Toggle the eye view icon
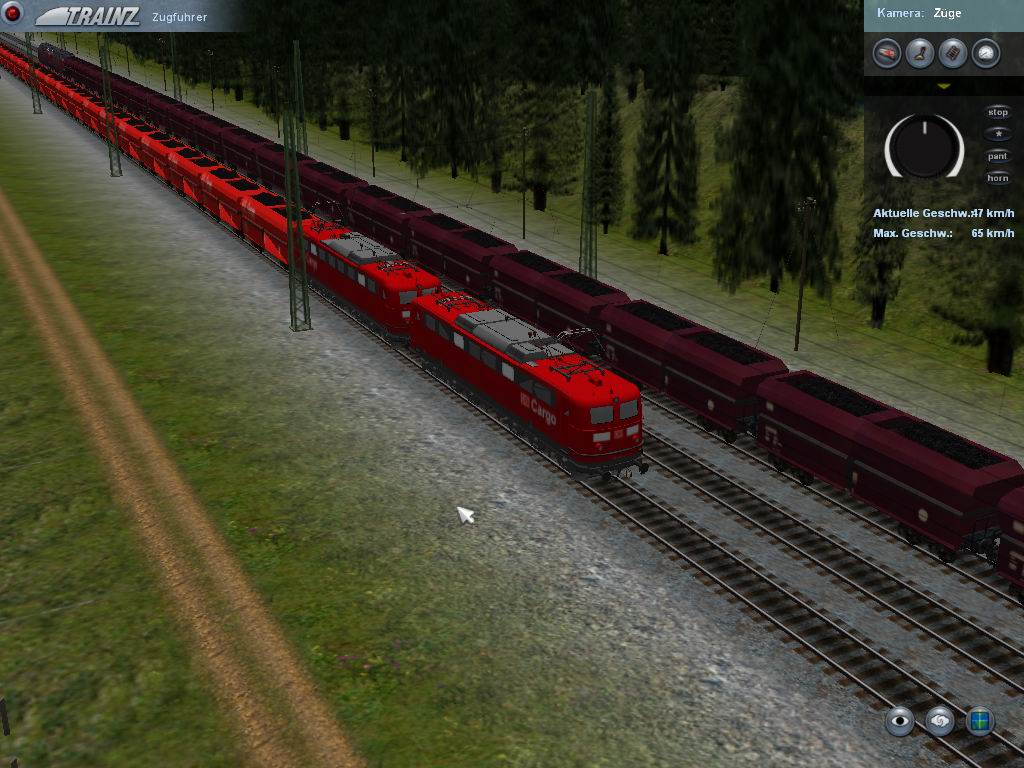The width and height of the screenshot is (1024, 768). click(x=900, y=720)
